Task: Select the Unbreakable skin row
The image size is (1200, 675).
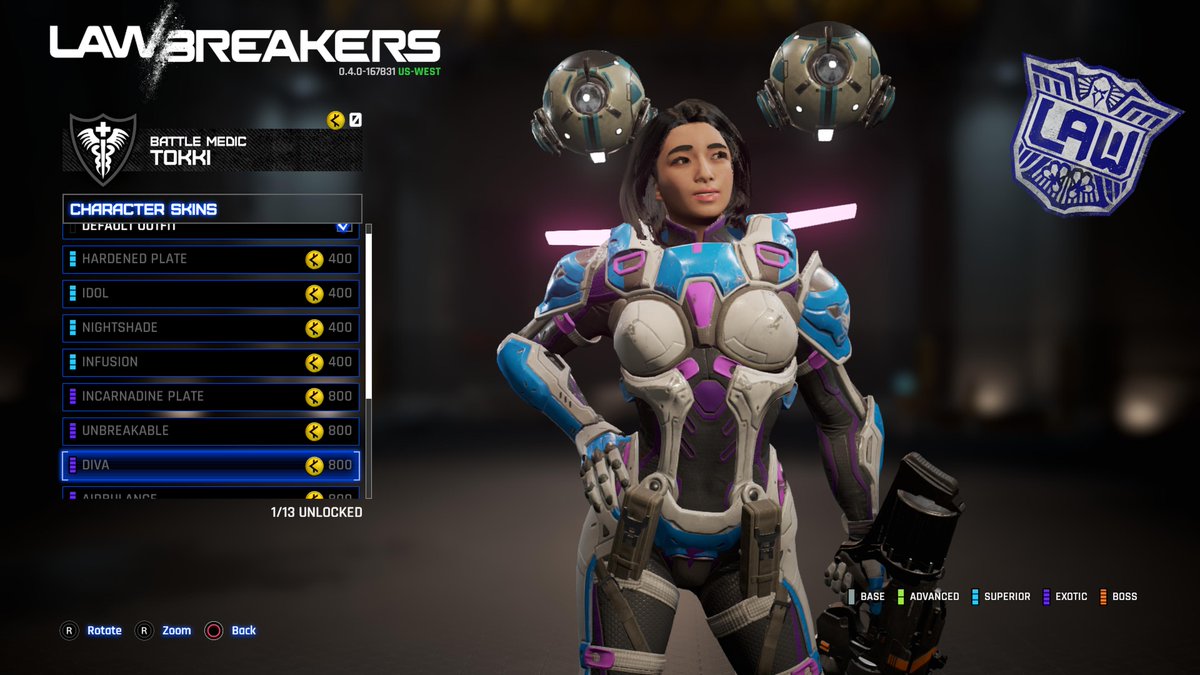Action: click(210, 431)
